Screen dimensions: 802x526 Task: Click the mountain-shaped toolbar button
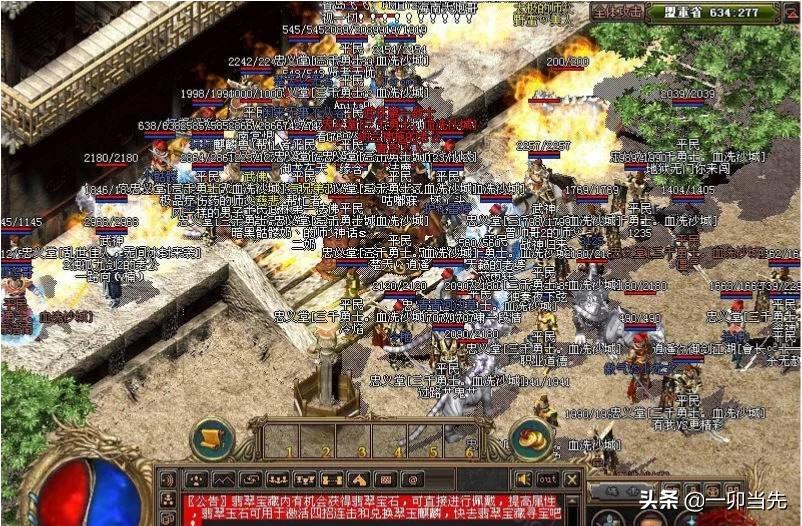(x=223, y=479)
